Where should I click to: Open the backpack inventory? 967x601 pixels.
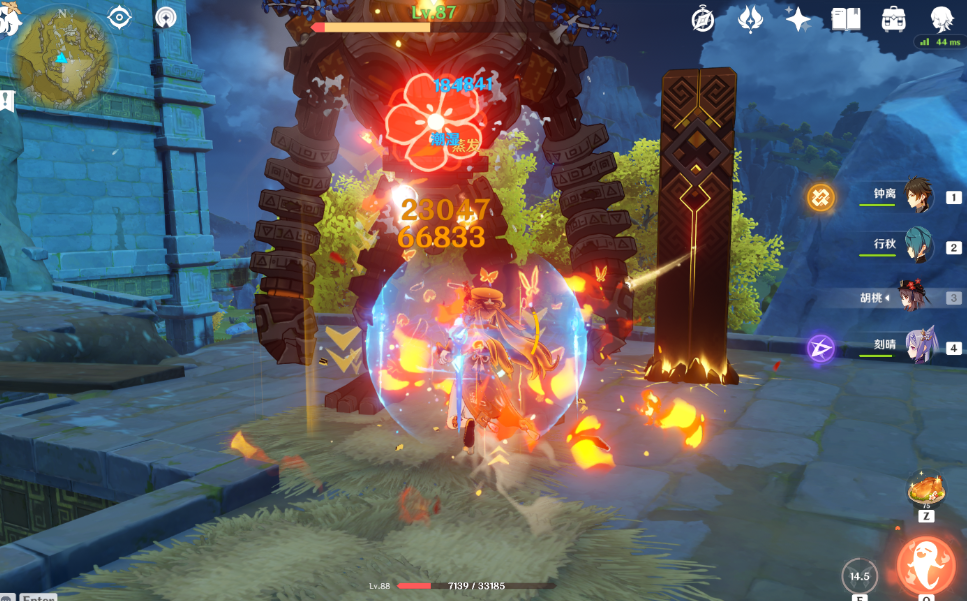(893, 20)
